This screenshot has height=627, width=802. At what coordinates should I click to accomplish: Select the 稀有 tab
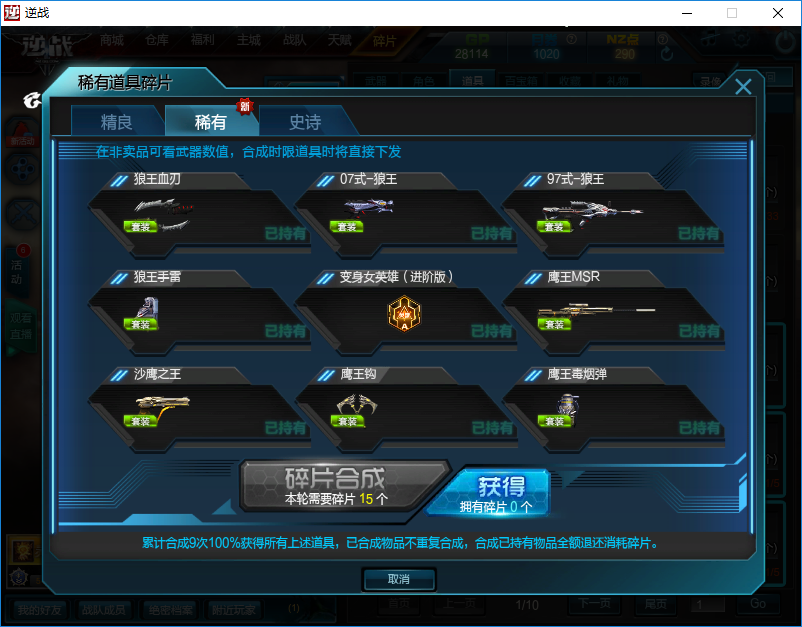tap(210, 122)
